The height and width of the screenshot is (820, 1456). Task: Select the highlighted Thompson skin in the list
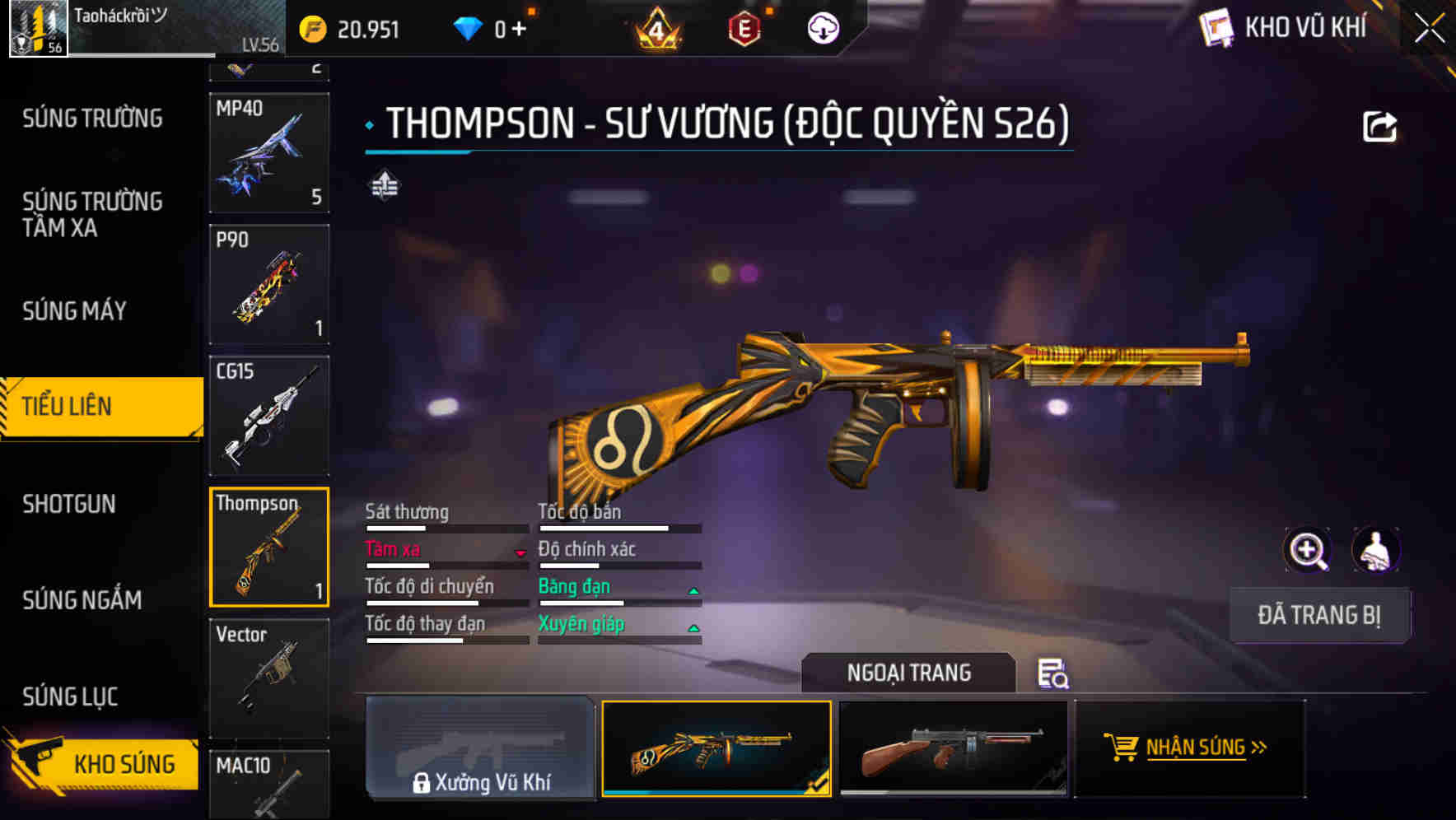click(268, 546)
